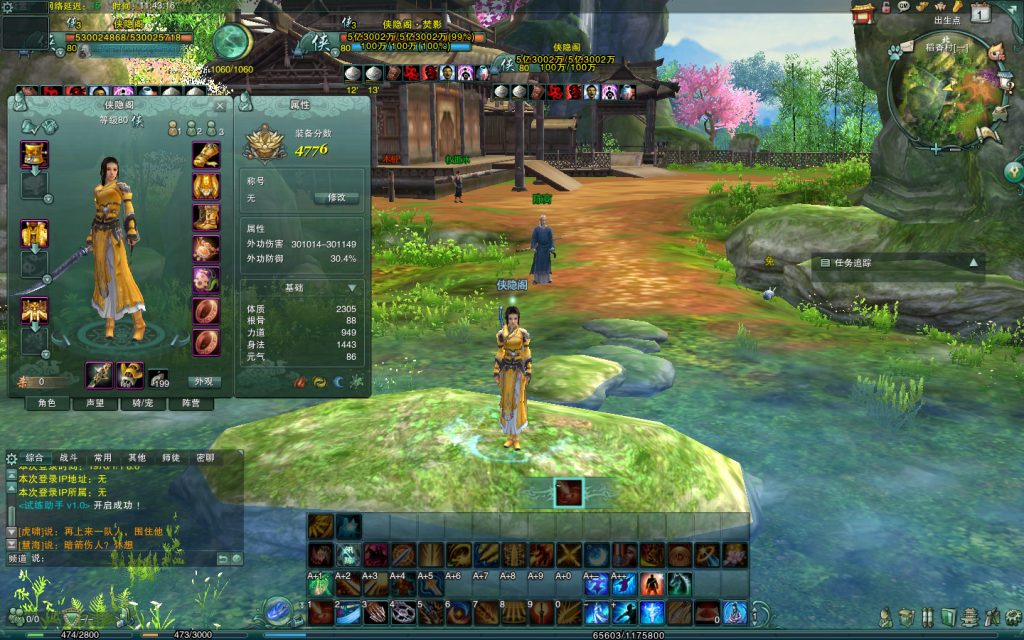Viewport: 1024px width, 640px height.
Task: Collapse the 任务追踪 quest tracker
Action: tap(973, 263)
